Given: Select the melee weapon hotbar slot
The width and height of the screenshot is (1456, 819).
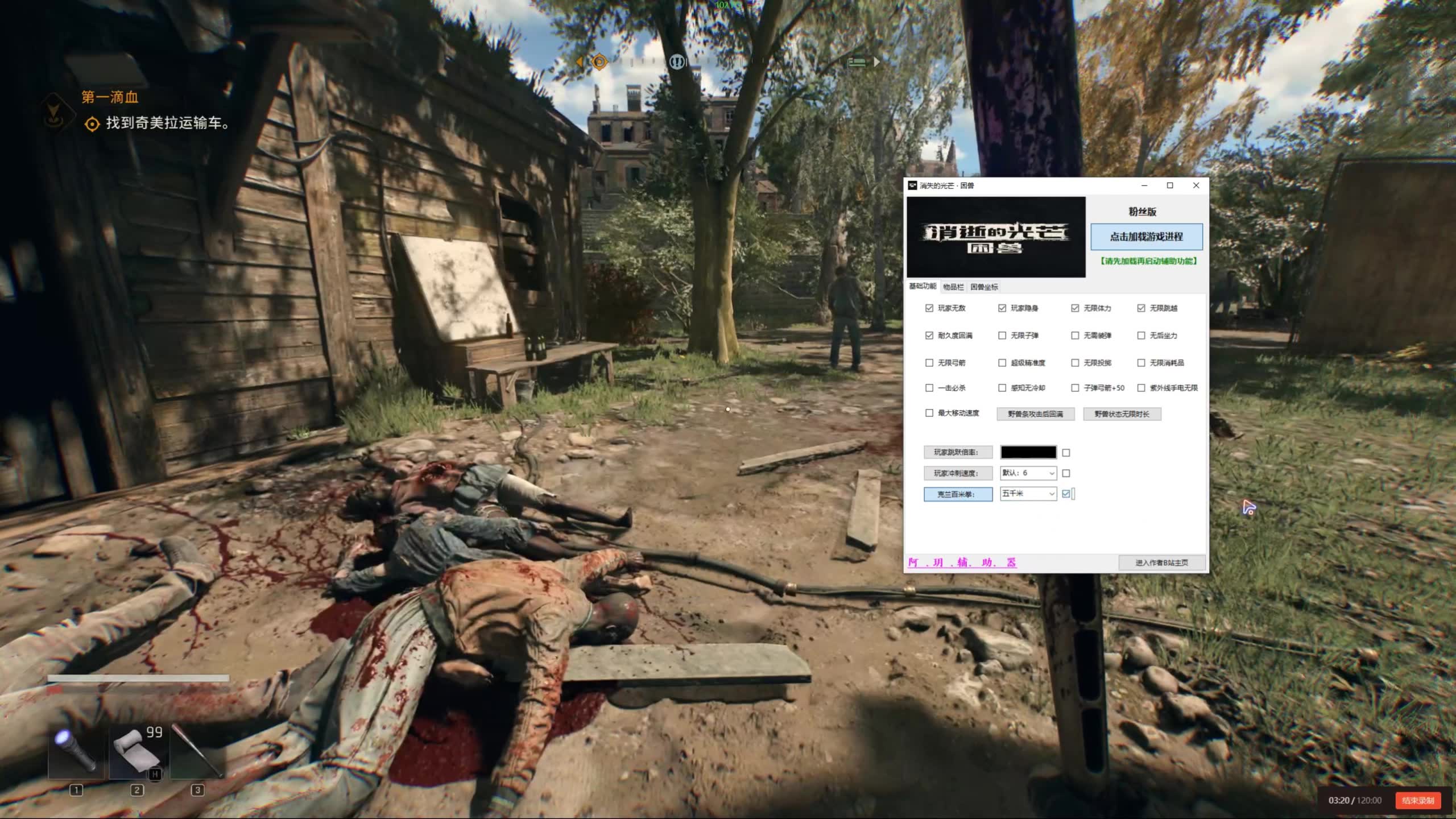Looking at the screenshot, I should tap(197, 751).
